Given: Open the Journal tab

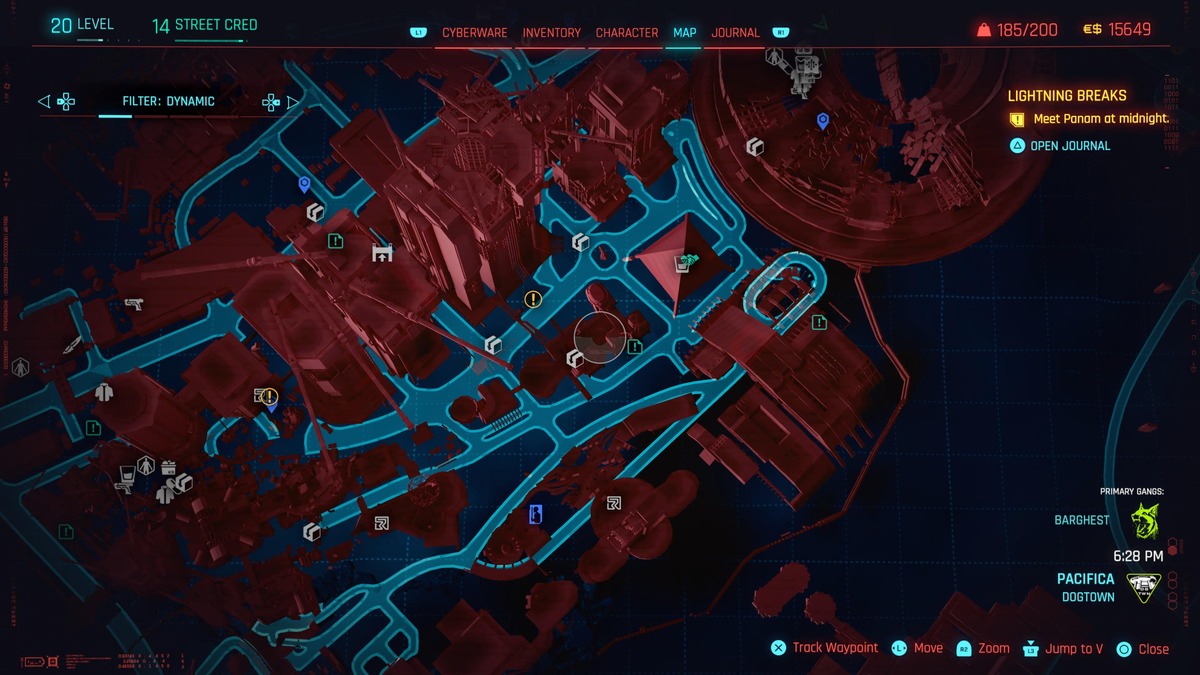Looking at the screenshot, I should 735,33.
